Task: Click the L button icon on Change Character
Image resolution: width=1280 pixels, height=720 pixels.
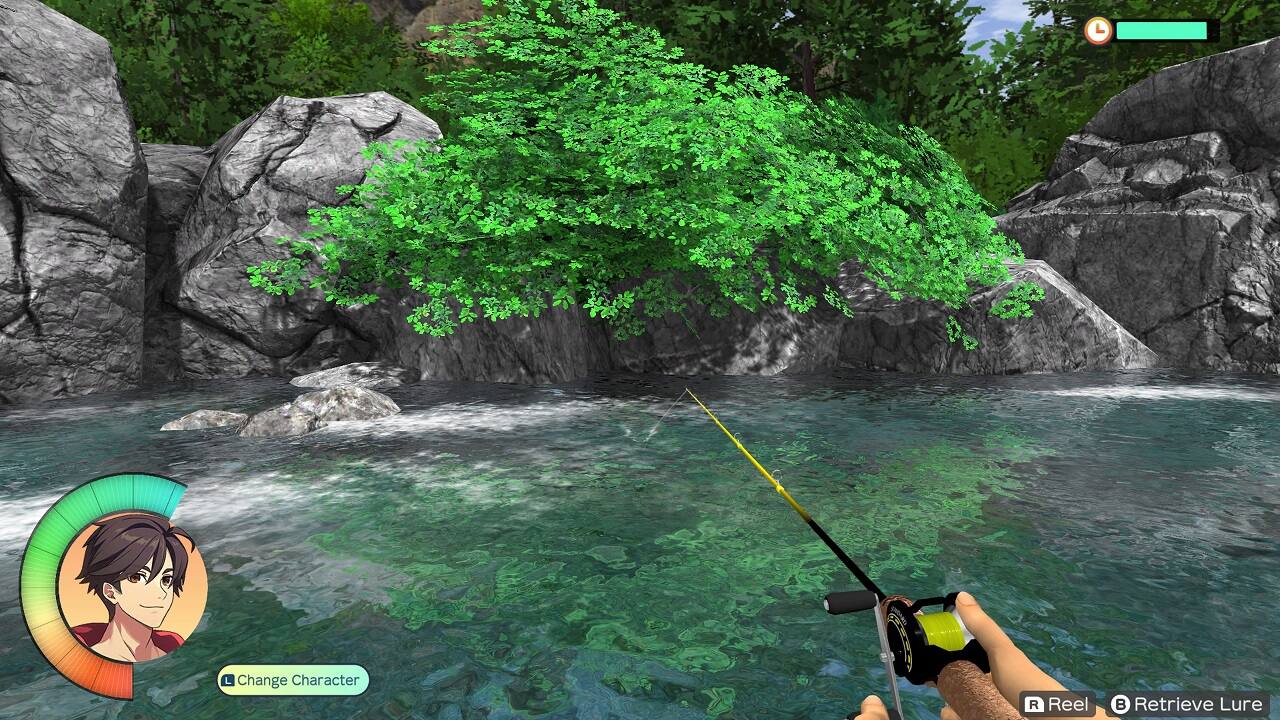Action: click(x=228, y=679)
